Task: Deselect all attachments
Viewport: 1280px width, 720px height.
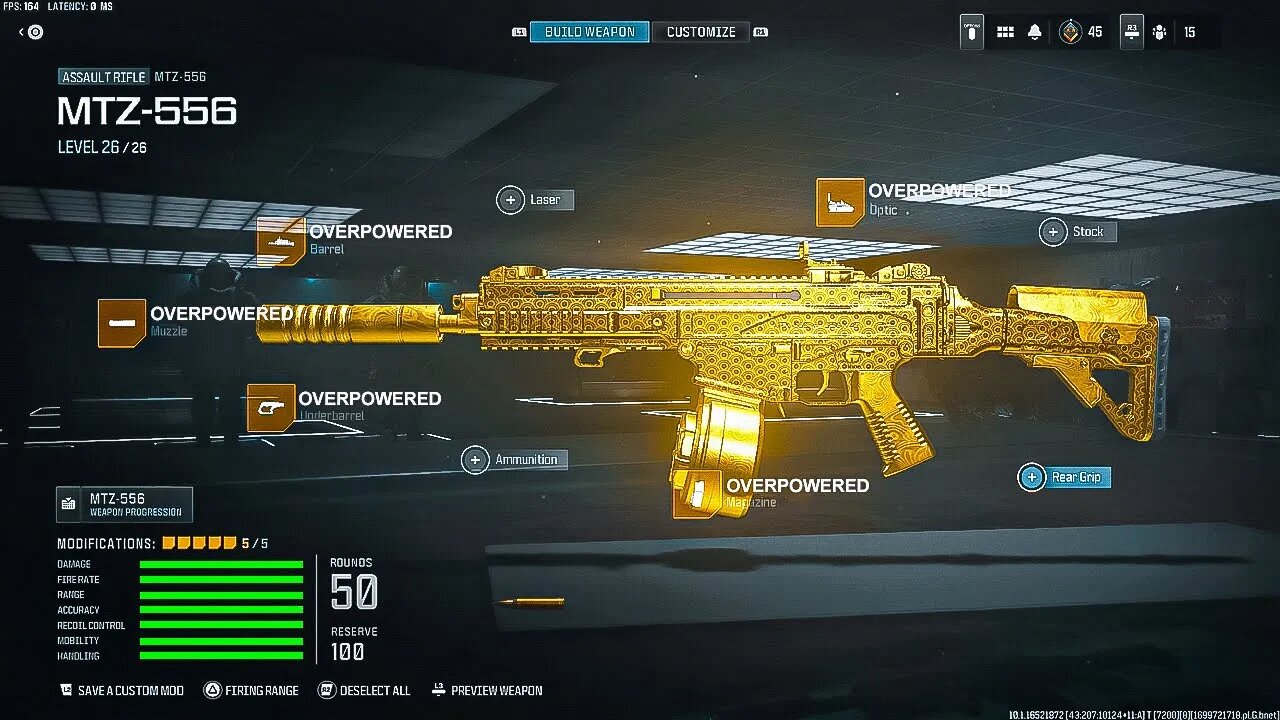Action: (365, 690)
